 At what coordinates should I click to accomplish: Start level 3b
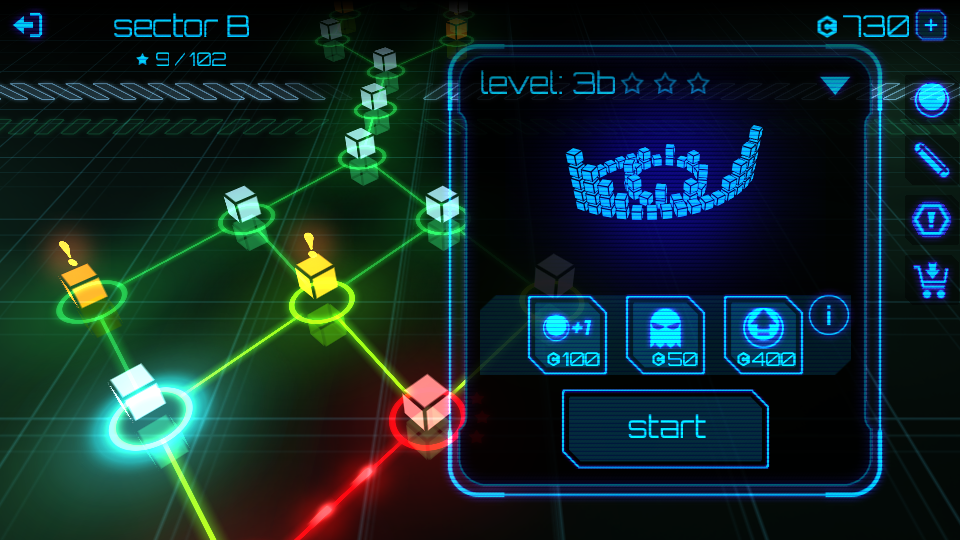click(666, 428)
